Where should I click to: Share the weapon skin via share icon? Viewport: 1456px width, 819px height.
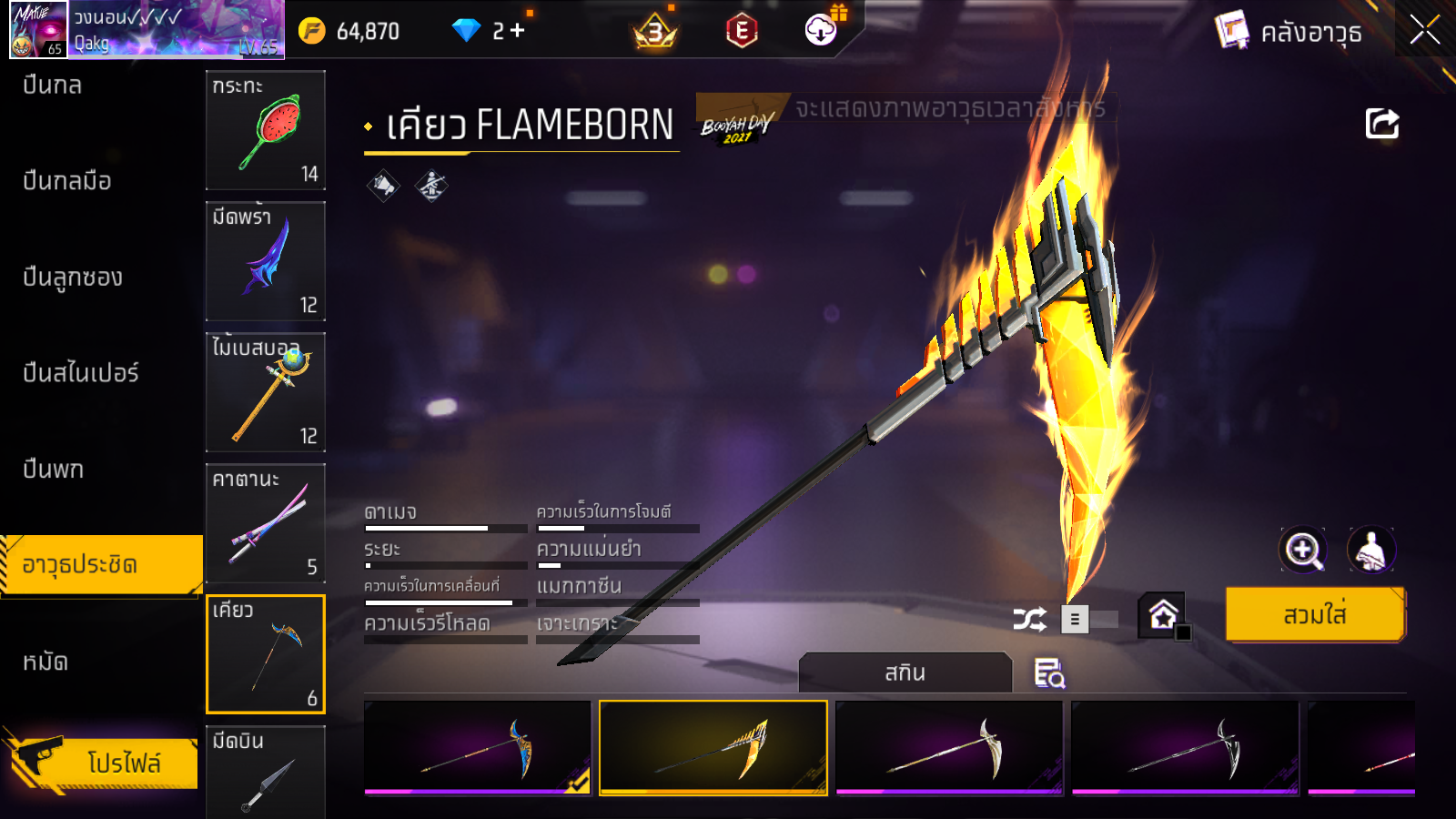[1381, 124]
